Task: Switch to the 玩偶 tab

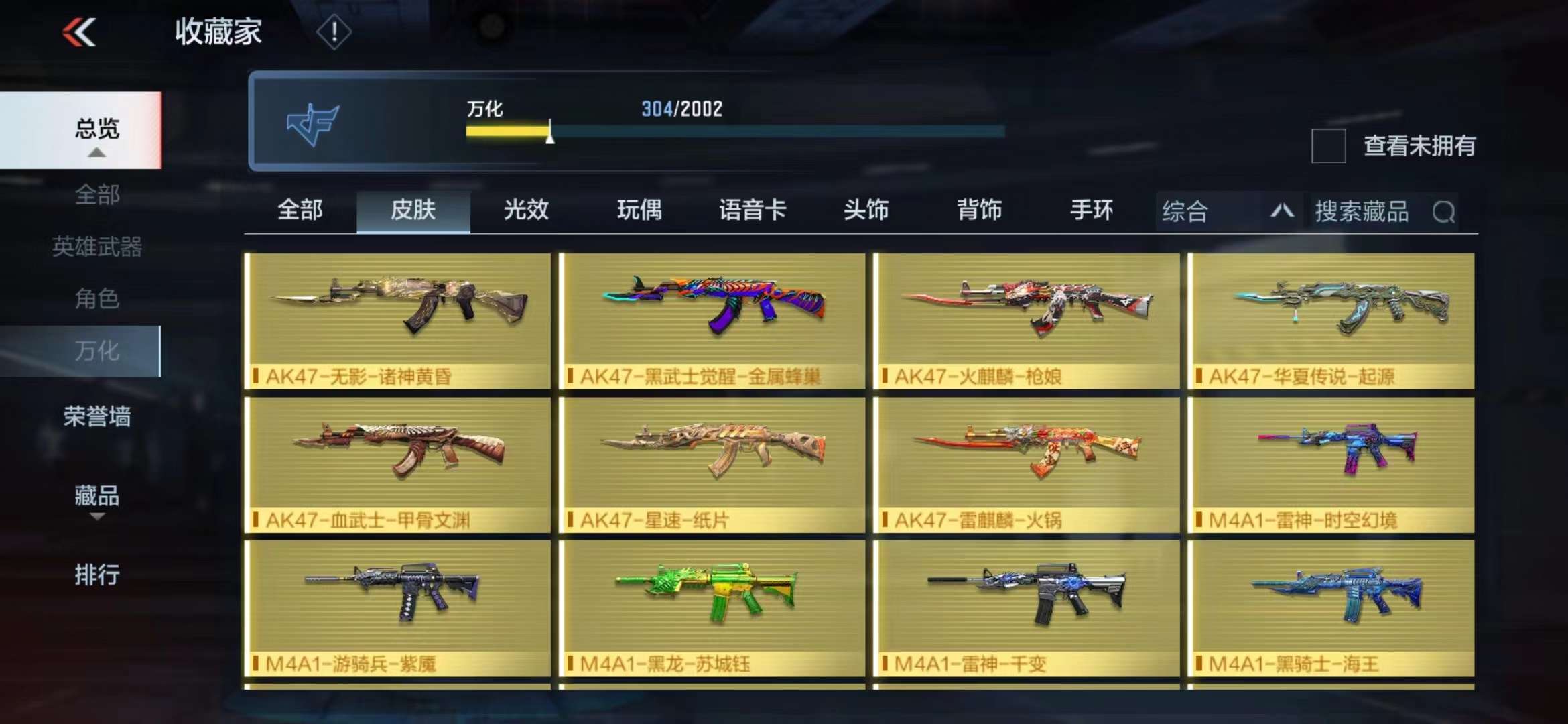Action: pos(639,210)
